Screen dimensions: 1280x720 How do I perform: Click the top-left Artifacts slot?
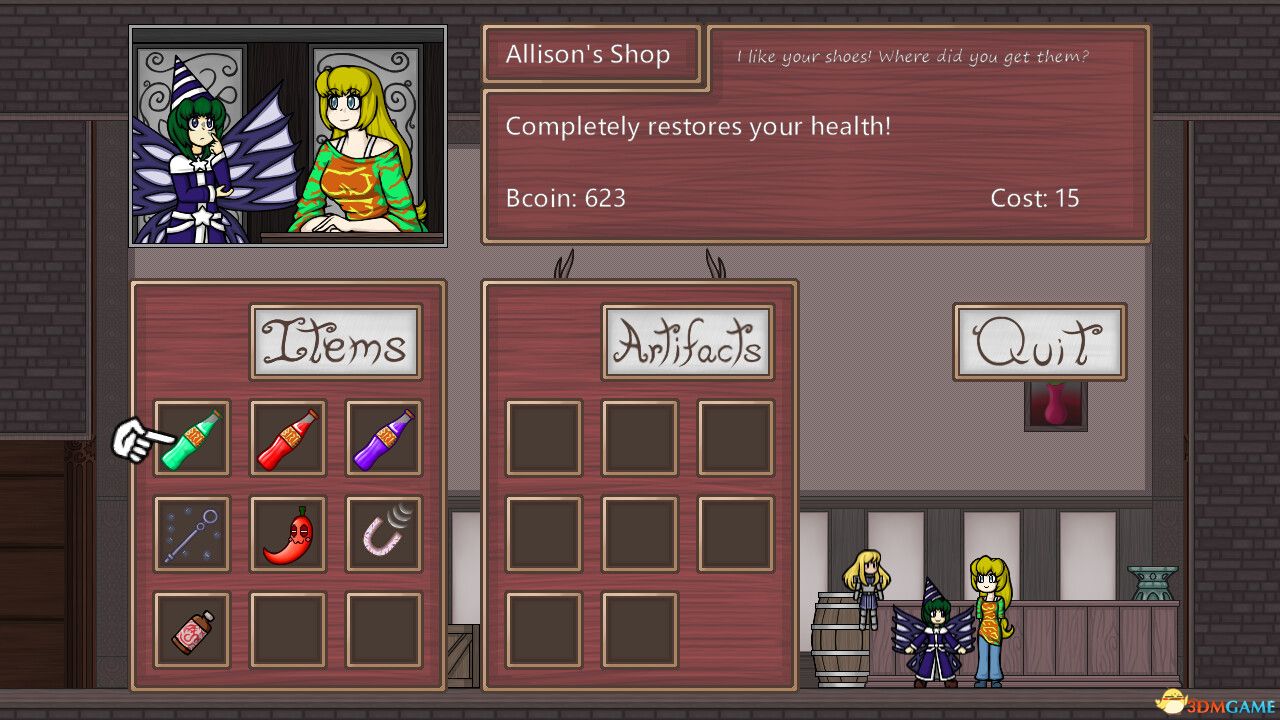click(x=544, y=438)
